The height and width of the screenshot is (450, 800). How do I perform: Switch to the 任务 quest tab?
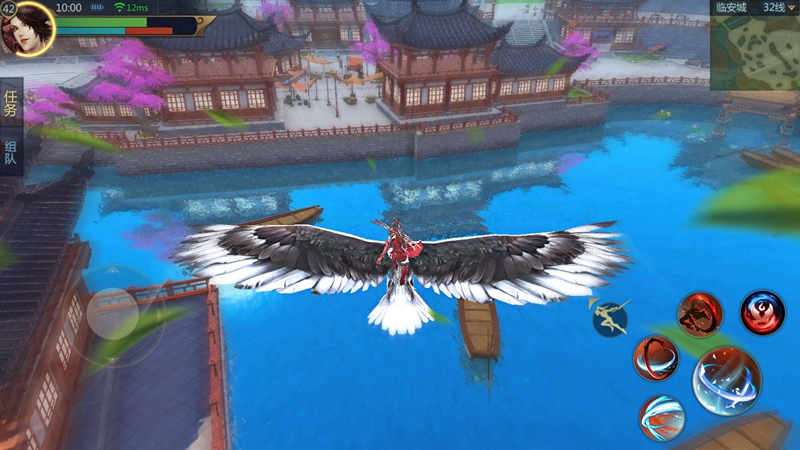coord(10,104)
